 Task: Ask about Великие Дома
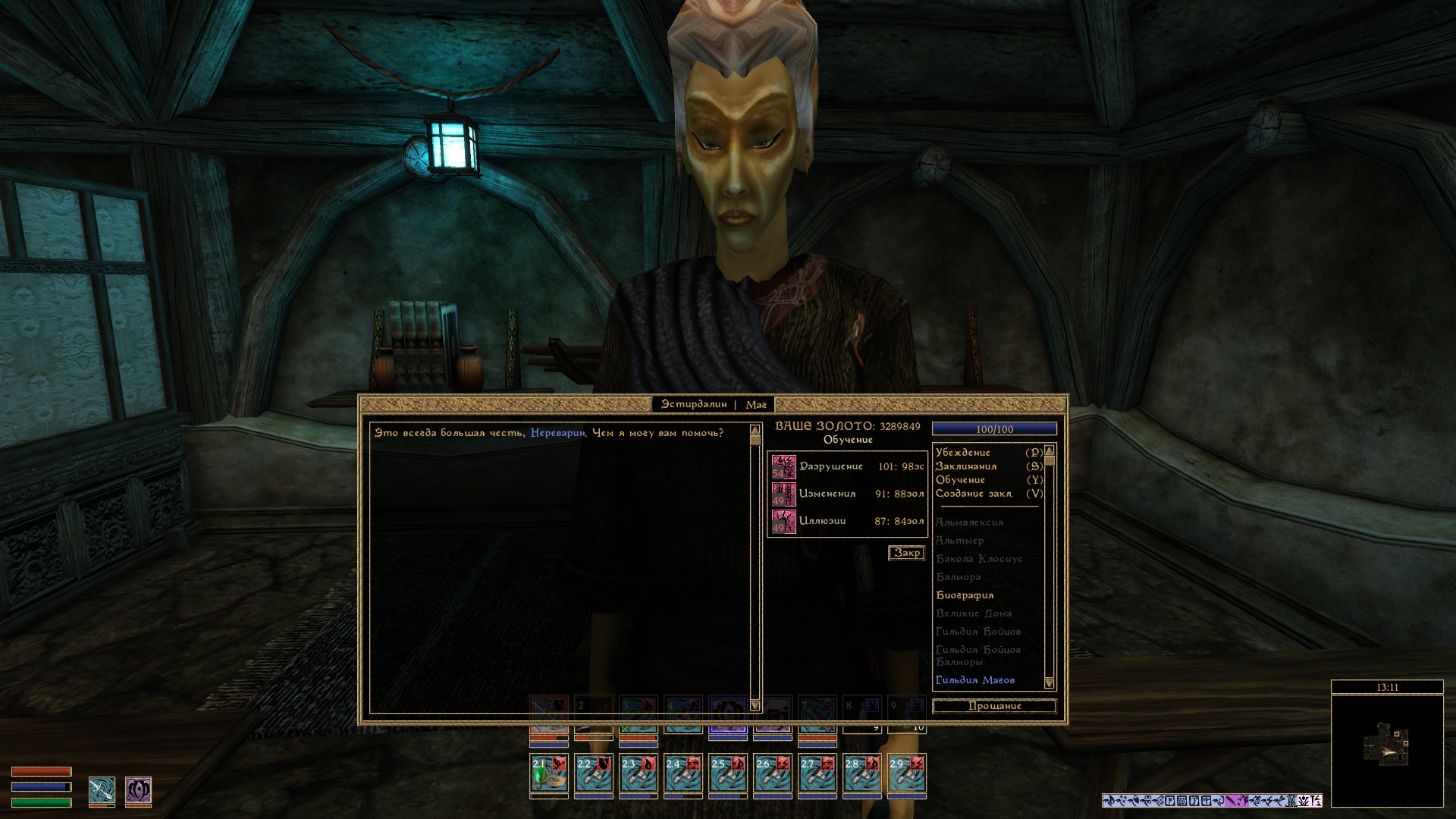pos(974,613)
